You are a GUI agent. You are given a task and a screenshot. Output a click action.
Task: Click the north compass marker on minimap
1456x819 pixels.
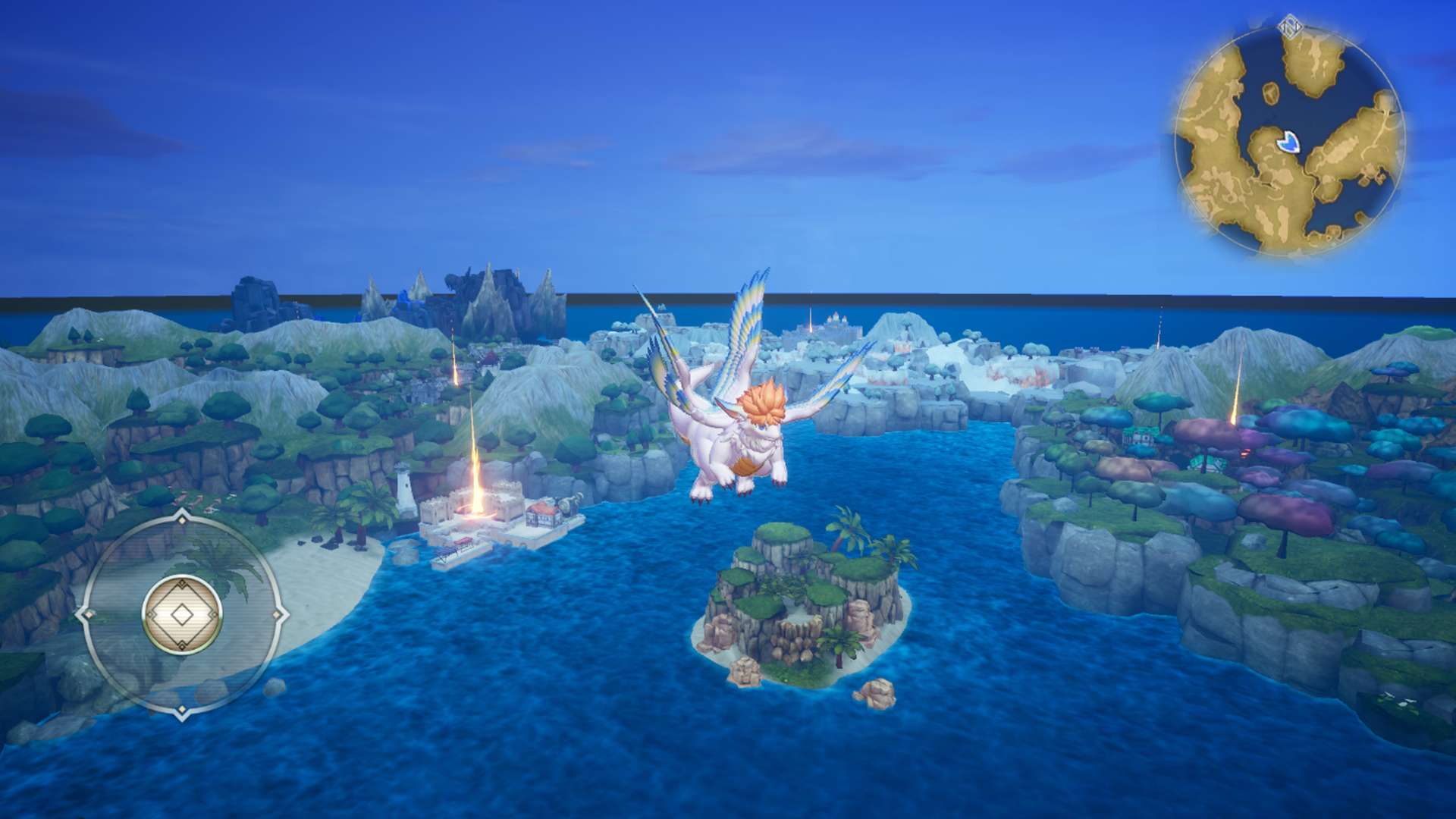click(x=1289, y=28)
